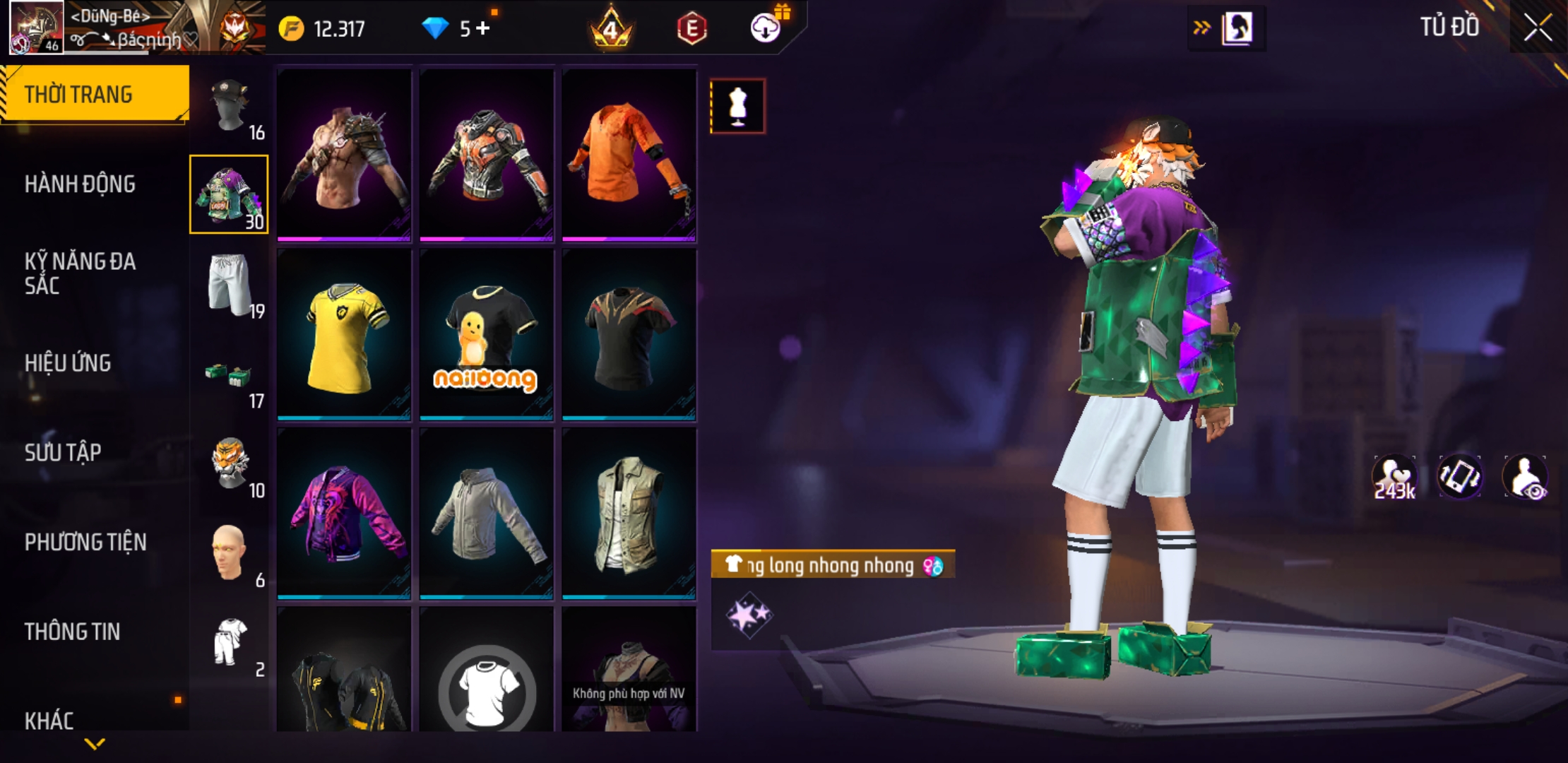Pick the pink and purple bomber jacket
The height and width of the screenshot is (763, 1568).
[x=344, y=514]
